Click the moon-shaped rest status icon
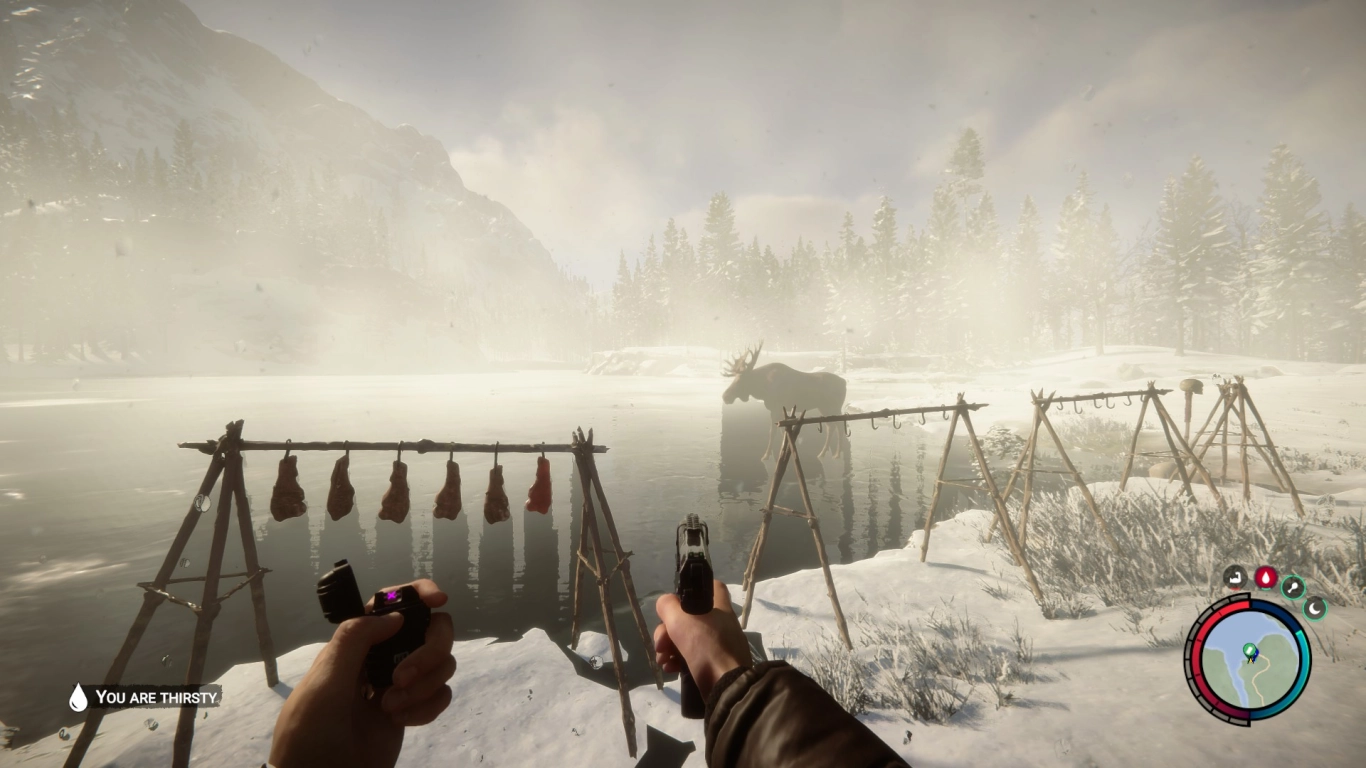Screen dimensions: 1366x768 [1314, 608]
